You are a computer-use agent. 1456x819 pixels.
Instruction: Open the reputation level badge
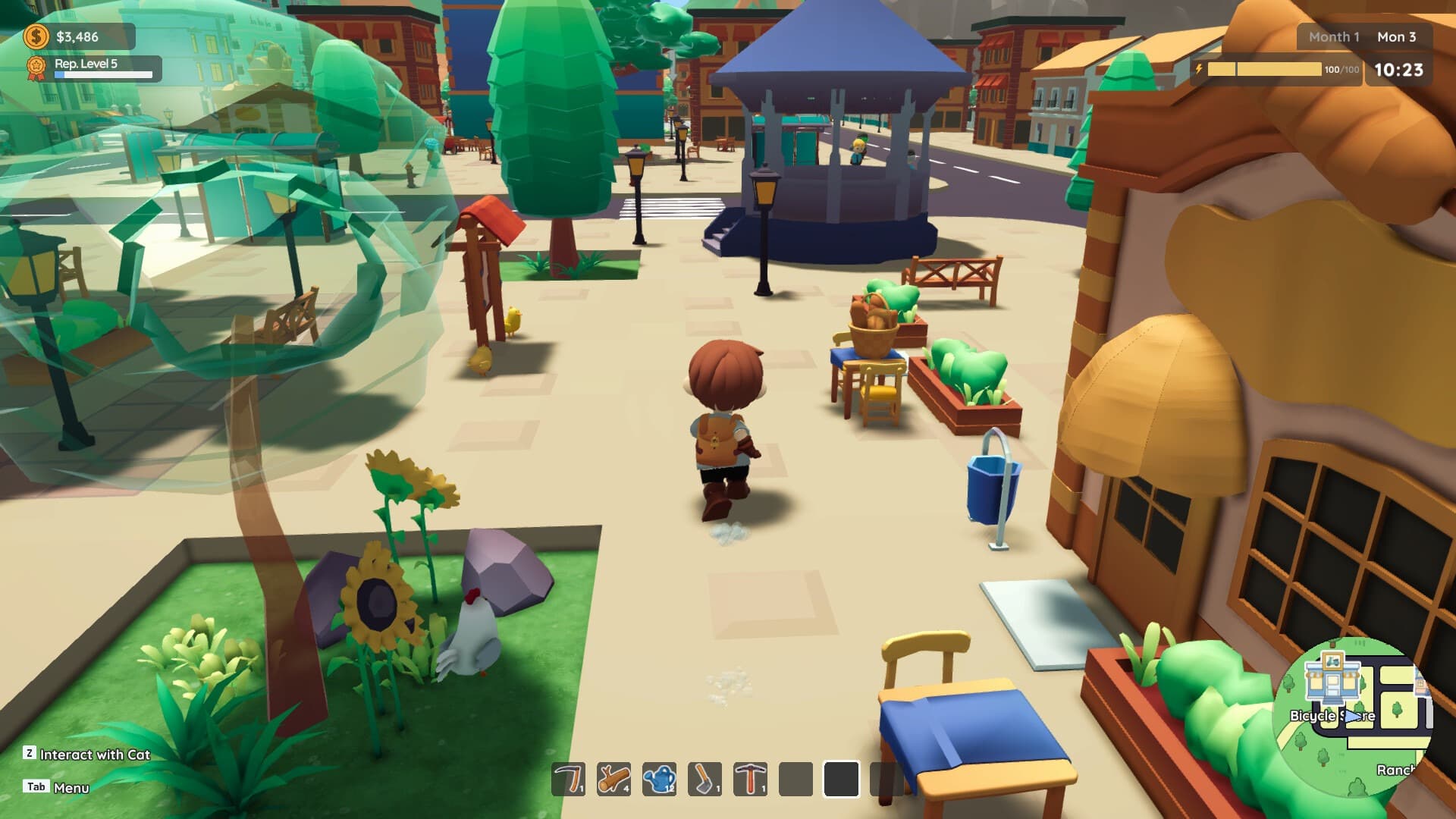tap(36, 68)
